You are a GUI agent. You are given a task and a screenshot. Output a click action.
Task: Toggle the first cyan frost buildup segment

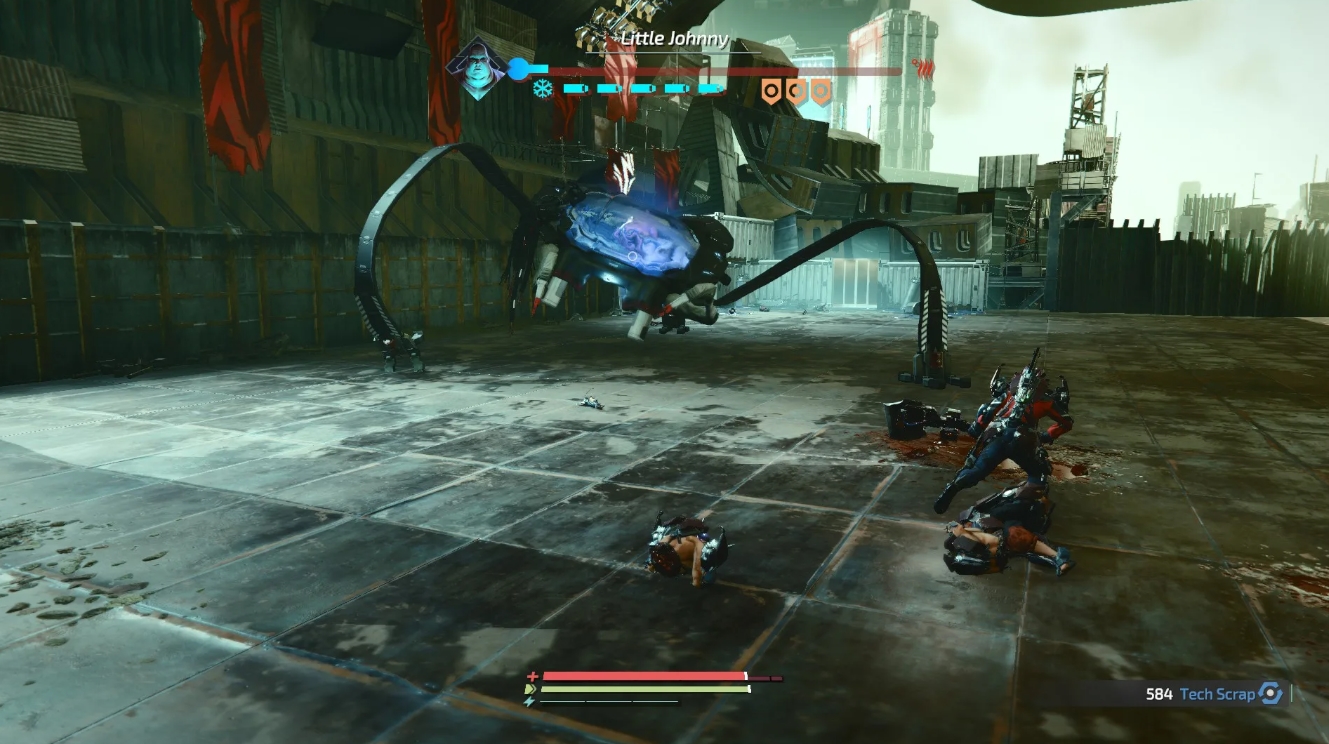(575, 89)
